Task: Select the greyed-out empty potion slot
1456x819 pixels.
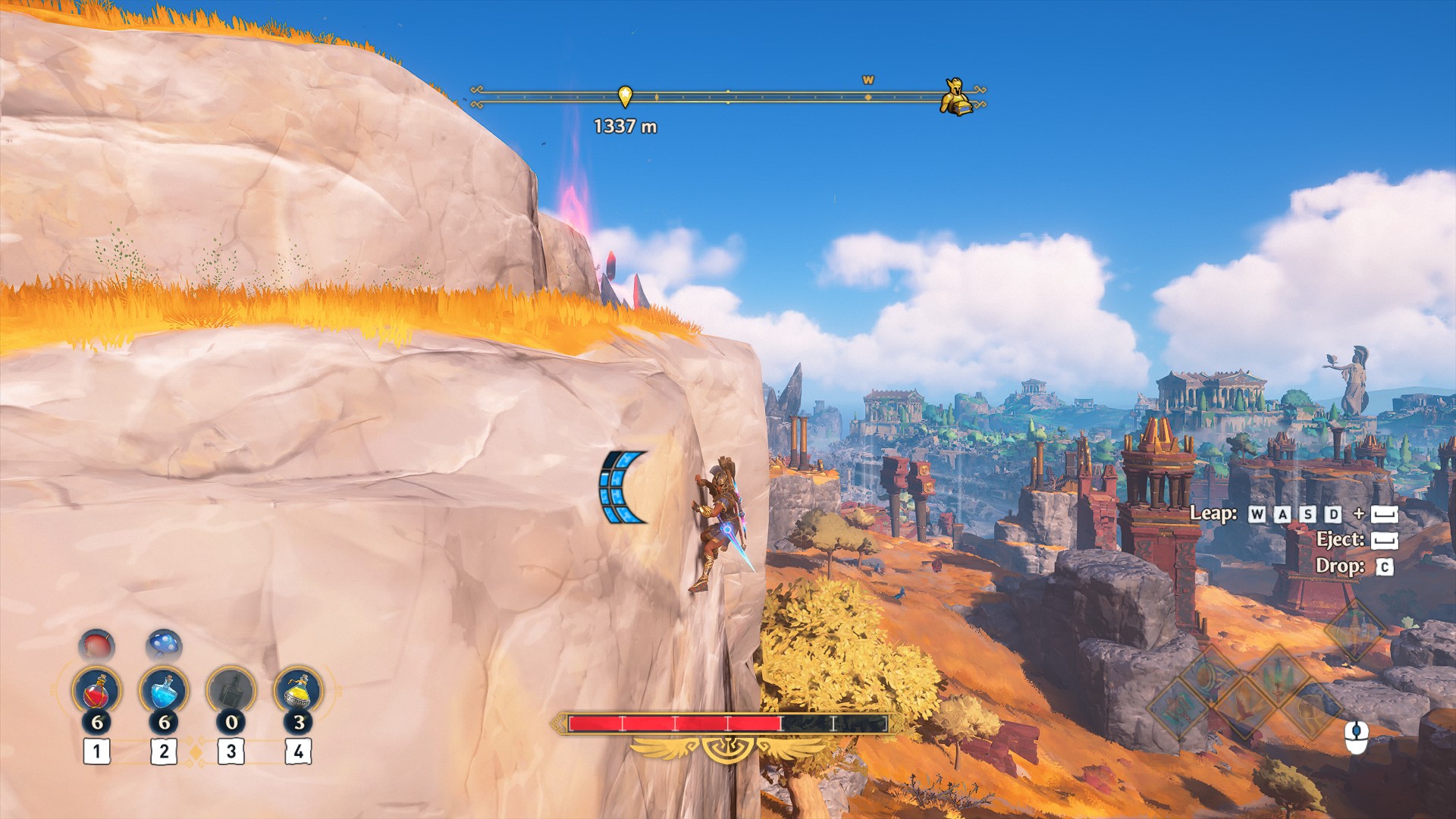Action: pyautogui.click(x=231, y=691)
